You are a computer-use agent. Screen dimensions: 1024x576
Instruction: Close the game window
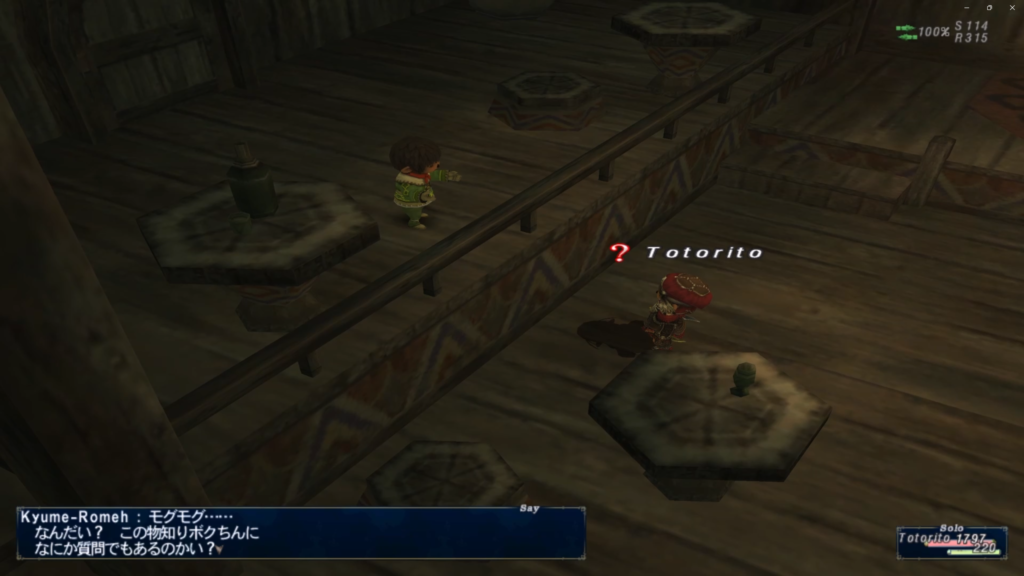click(1012, 7)
